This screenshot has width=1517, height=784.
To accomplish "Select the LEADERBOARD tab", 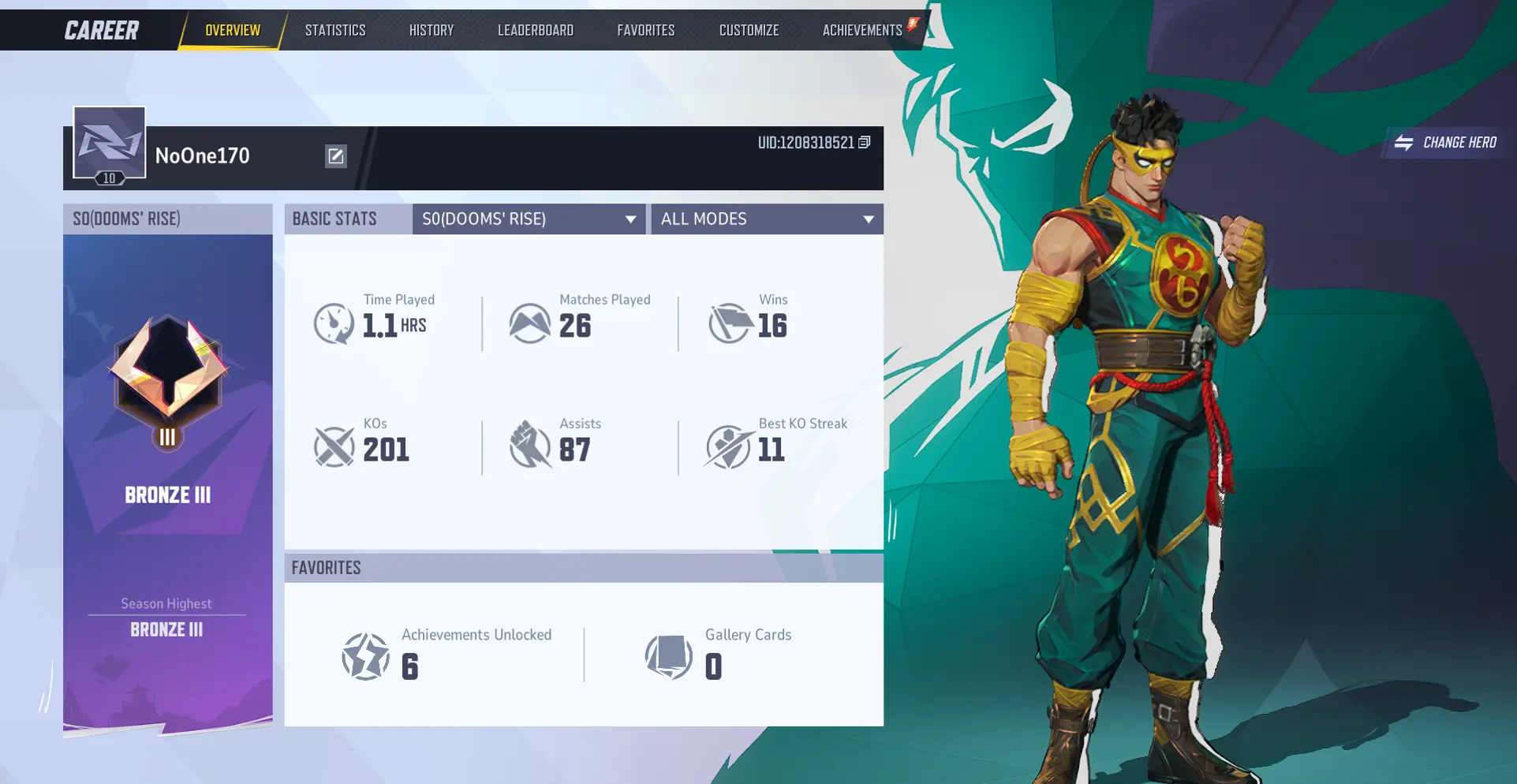I will (x=536, y=30).
